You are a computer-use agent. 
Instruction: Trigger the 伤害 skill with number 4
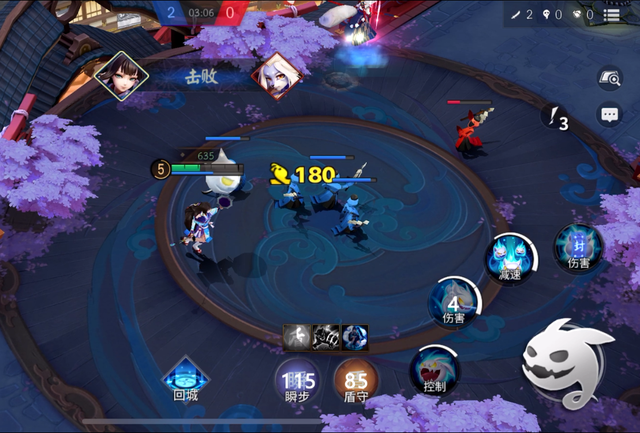pos(454,301)
